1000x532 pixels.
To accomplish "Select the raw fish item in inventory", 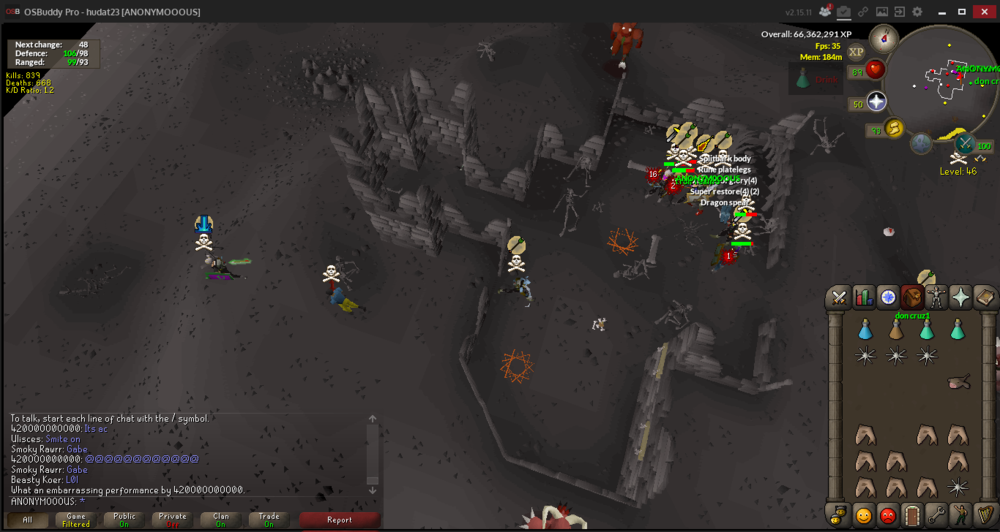I will coord(959,381).
